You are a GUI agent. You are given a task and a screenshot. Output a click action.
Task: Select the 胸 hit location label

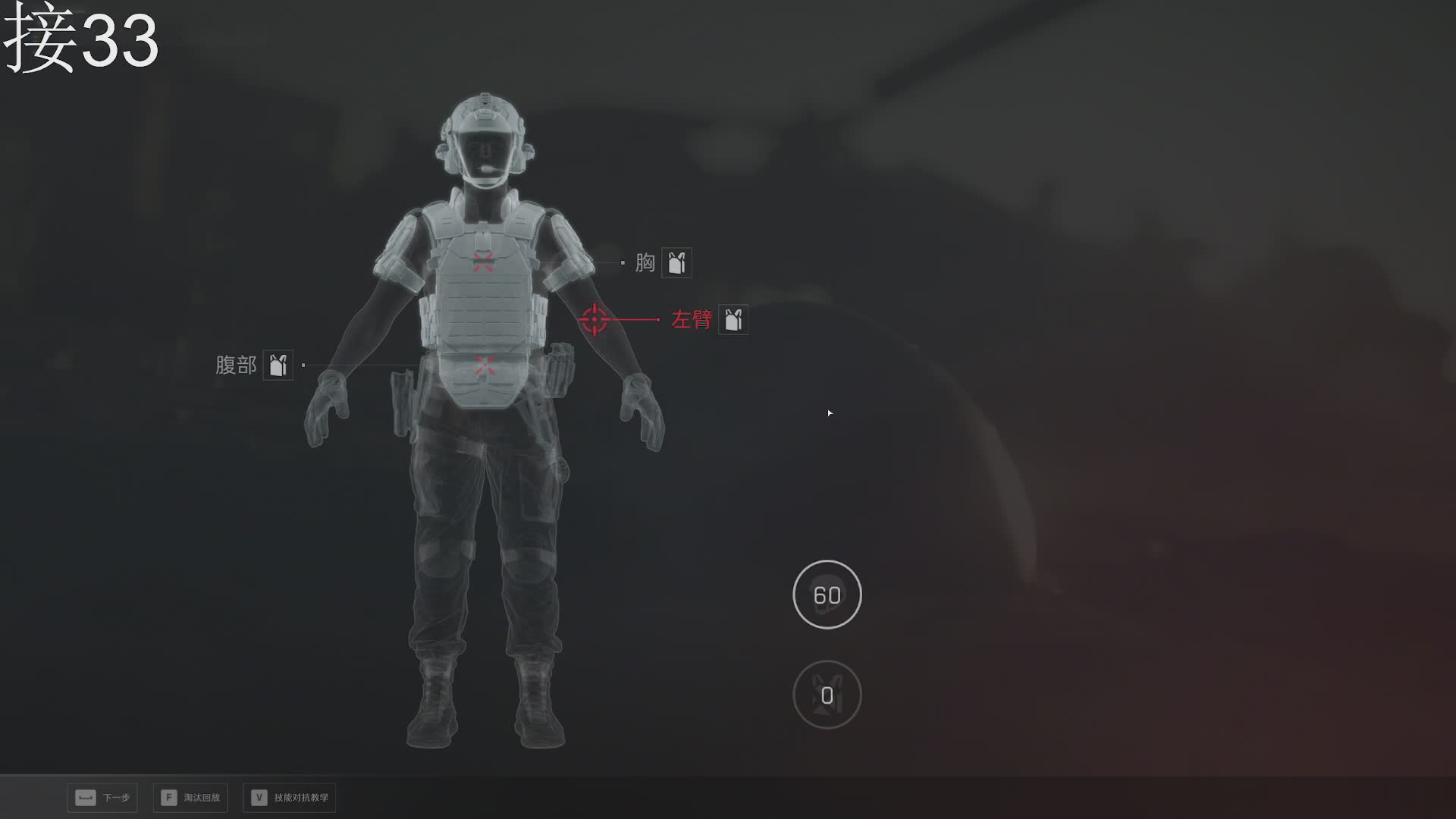(645, 263)
